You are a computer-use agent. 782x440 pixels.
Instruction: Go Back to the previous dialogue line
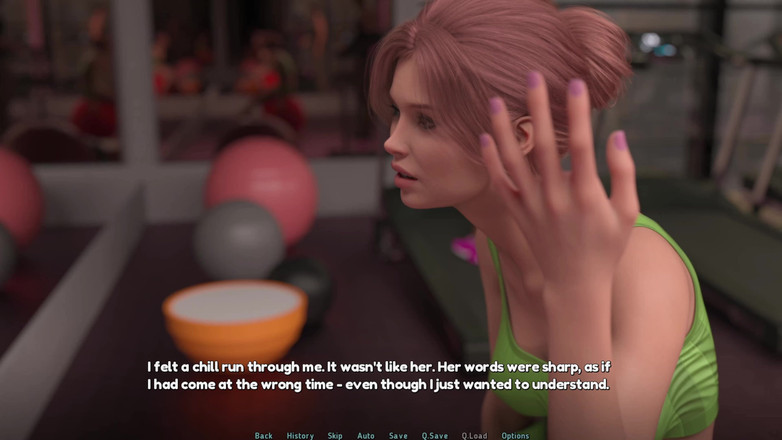264,435
